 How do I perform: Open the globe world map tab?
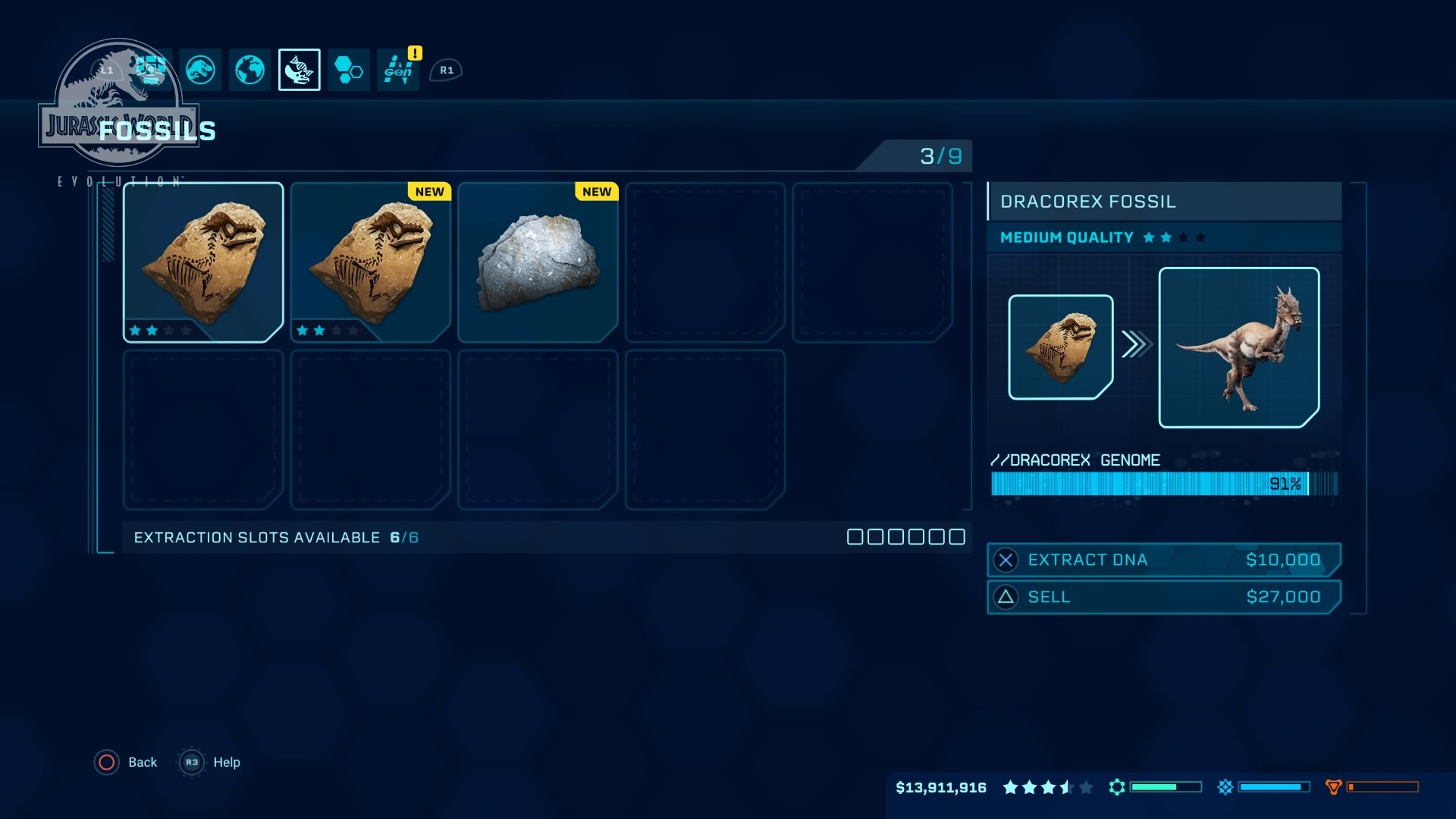coord(249,70)
